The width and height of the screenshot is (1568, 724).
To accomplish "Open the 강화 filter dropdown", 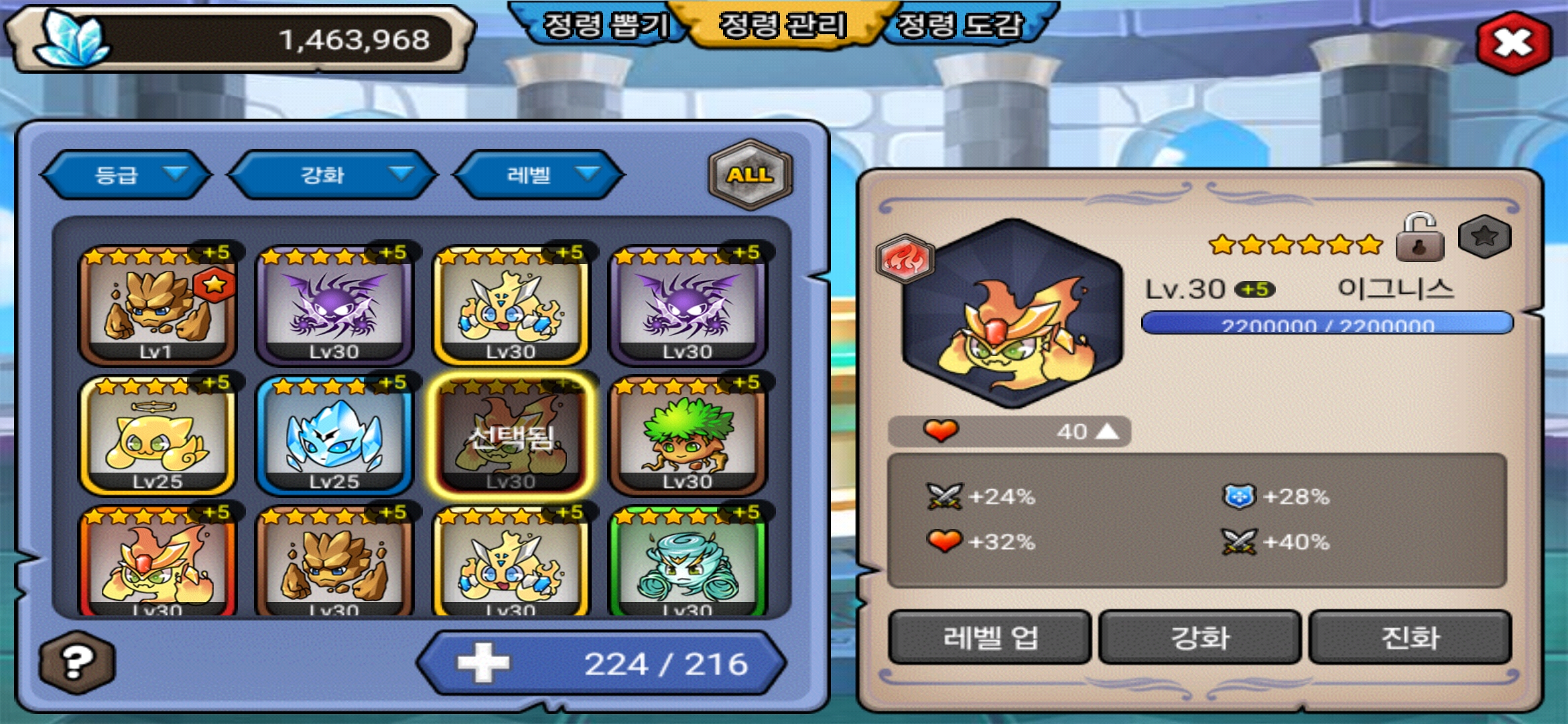I will [x=332, y=175].
